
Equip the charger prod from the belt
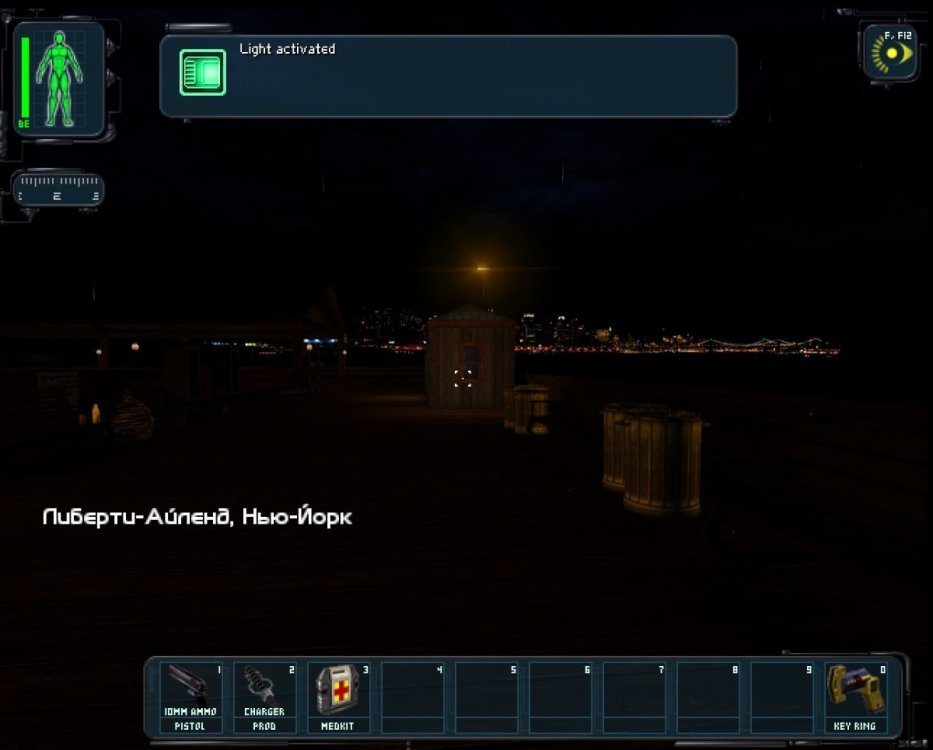point(264,696)
